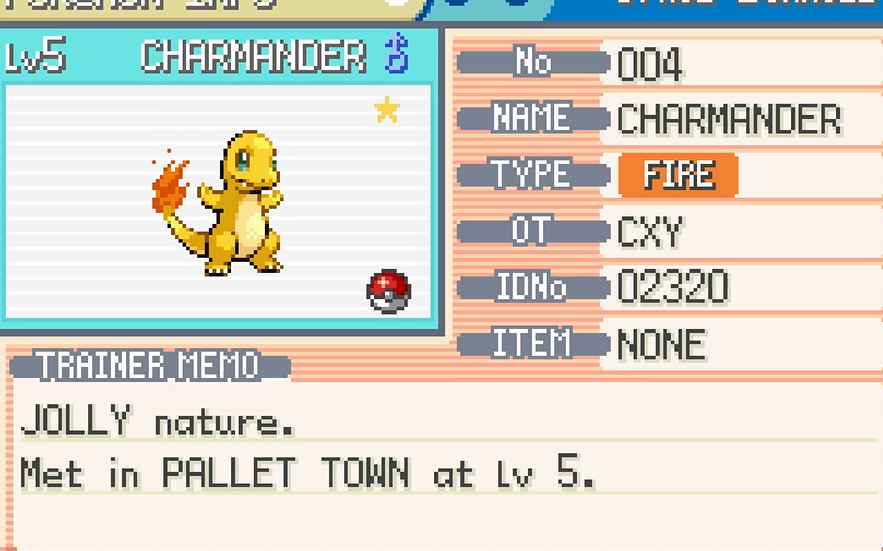Click the yellow shiny star icon
This screenshot has width=883, height=551.
pos(387,109)
